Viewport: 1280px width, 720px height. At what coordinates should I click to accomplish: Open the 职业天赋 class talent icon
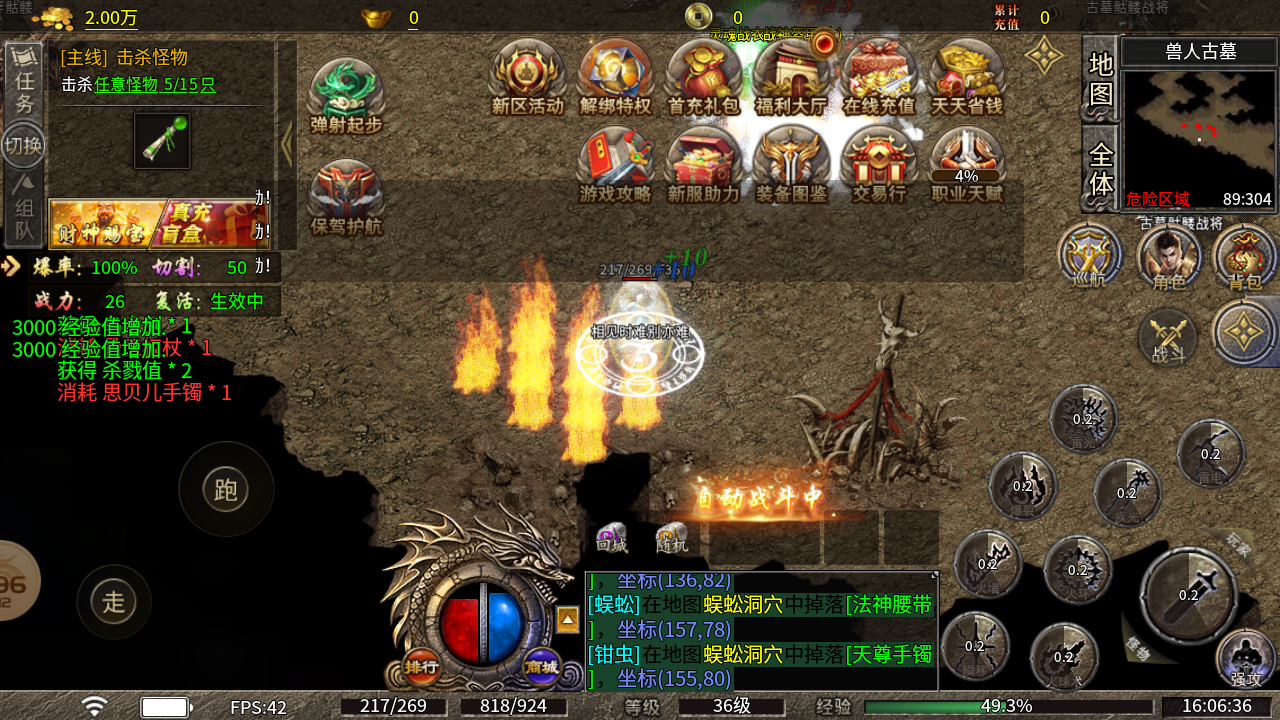pos(967,166)
